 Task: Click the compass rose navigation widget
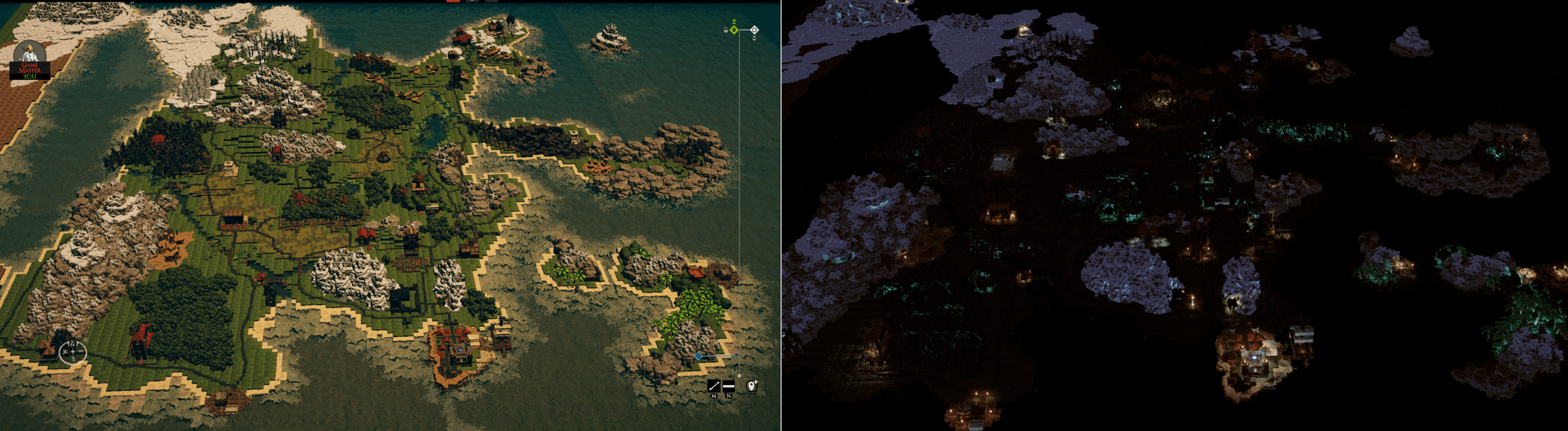coord(74,352)
